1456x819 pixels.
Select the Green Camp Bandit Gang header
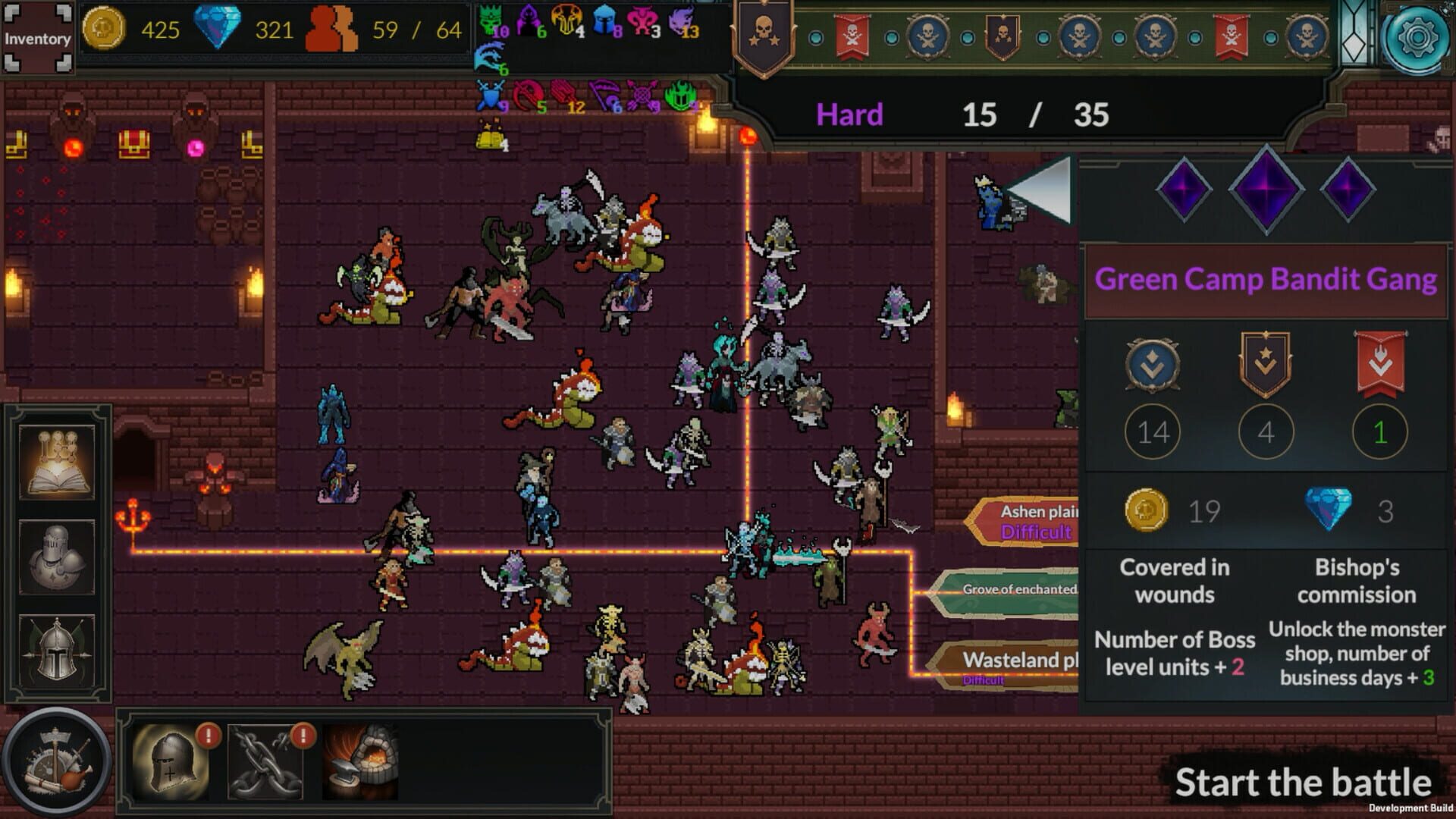point(1265,281)
